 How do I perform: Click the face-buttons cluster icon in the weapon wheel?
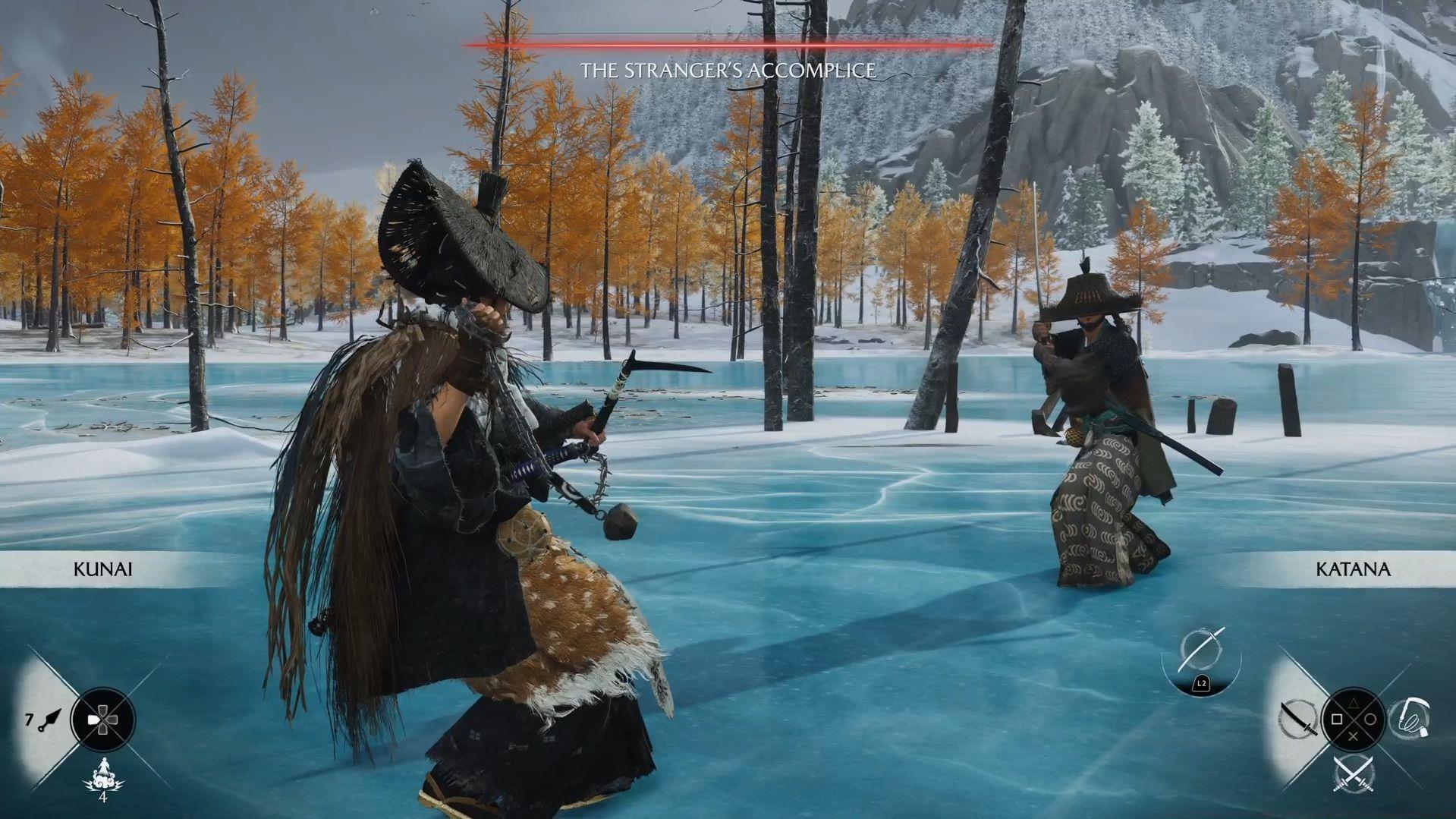[1354, 720]
